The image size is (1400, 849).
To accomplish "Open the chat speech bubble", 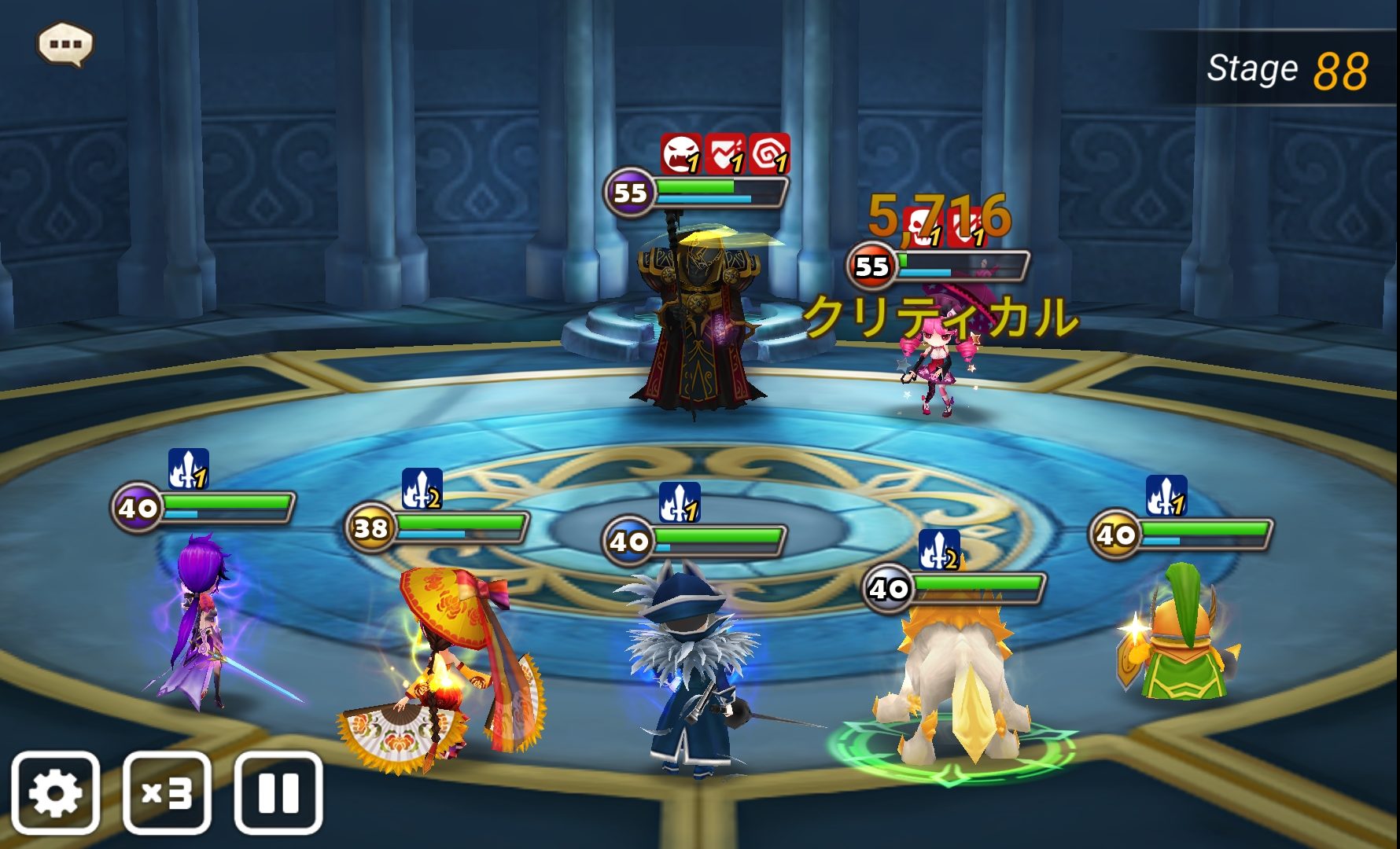I will pyautogui.click(x=65, y=44).
